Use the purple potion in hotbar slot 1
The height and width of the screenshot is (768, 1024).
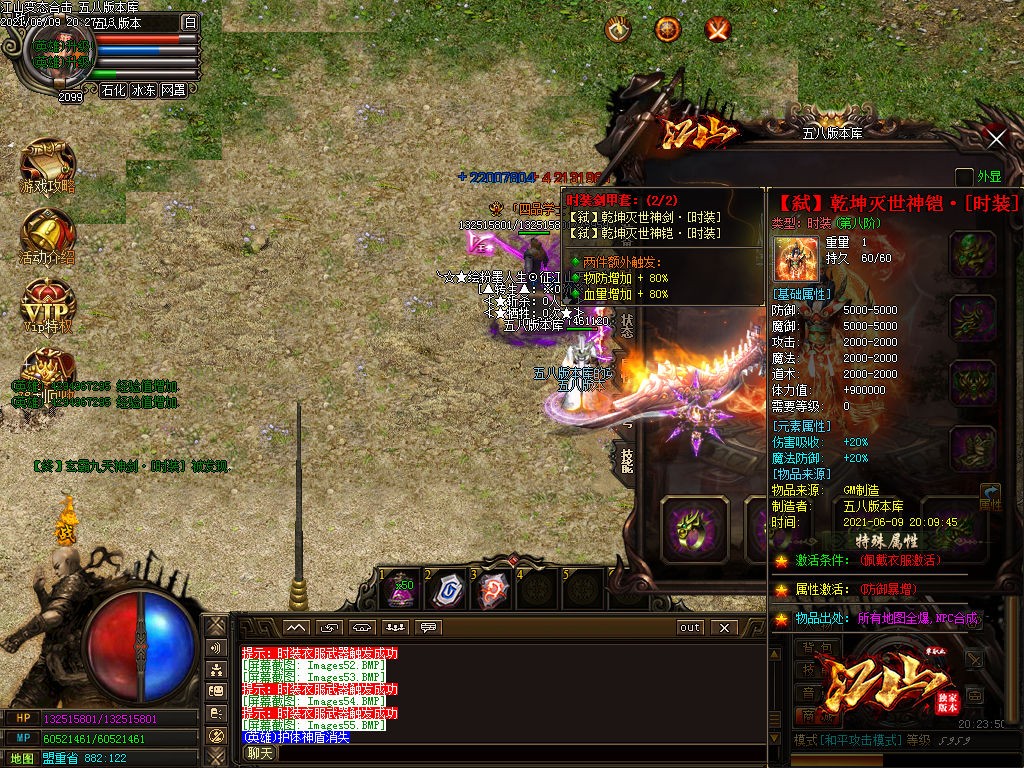[x=401, y=590]
